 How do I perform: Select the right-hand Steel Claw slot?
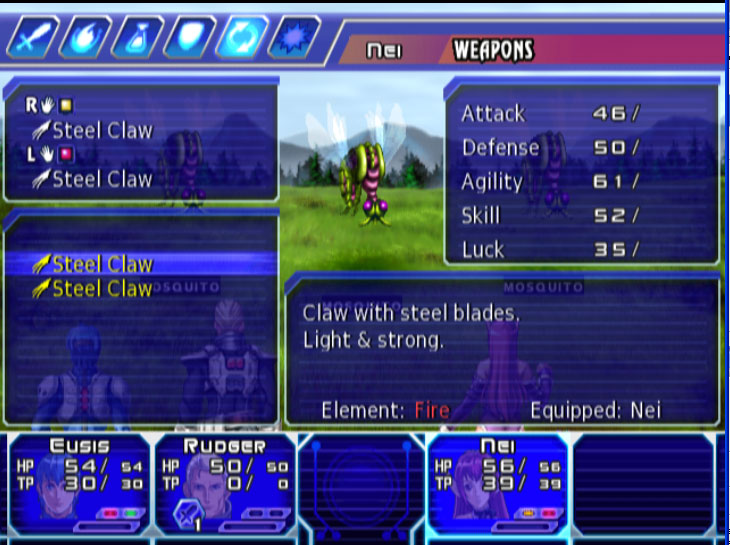[101, 130]
